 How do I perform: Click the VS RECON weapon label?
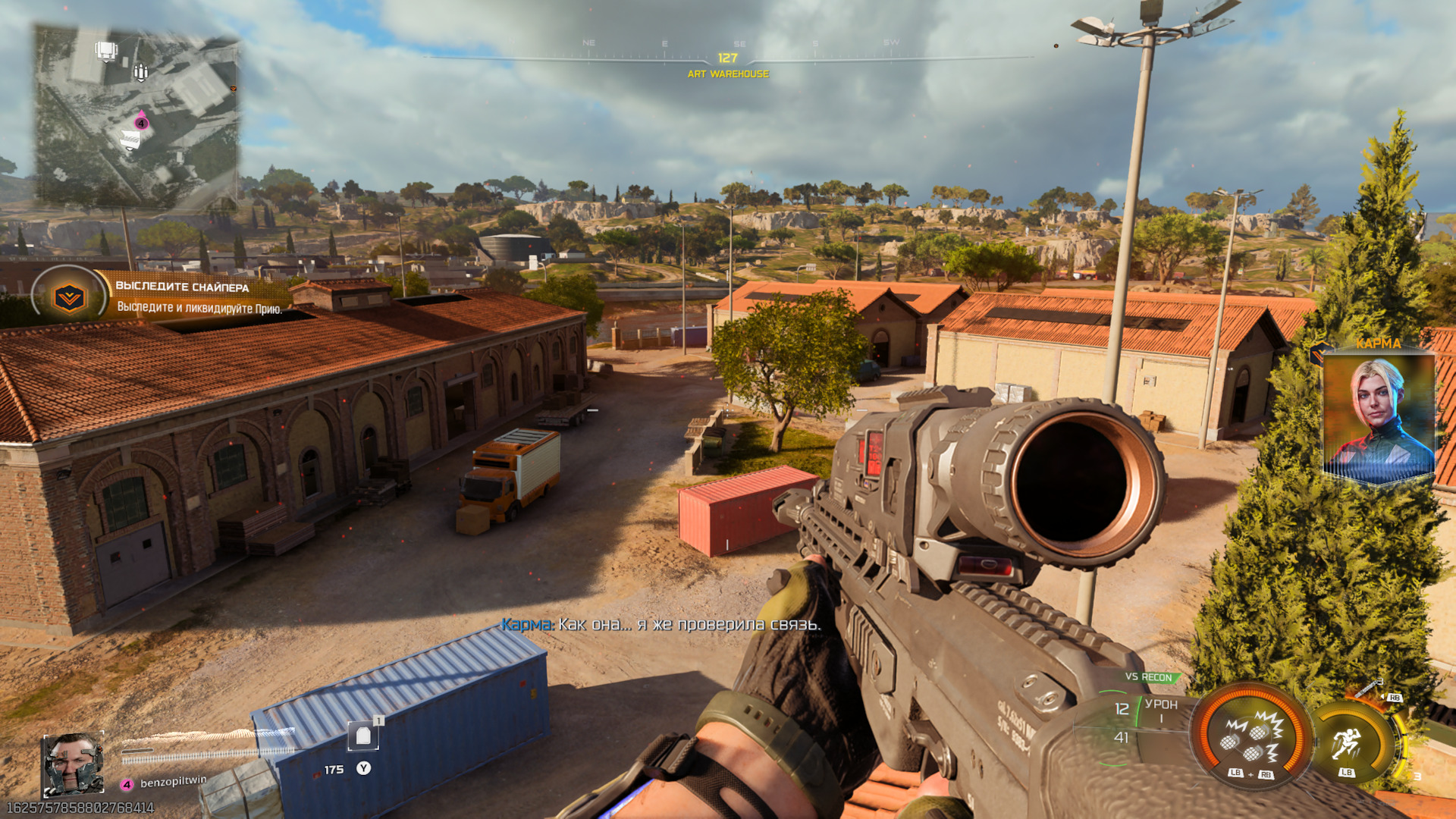1148,677
